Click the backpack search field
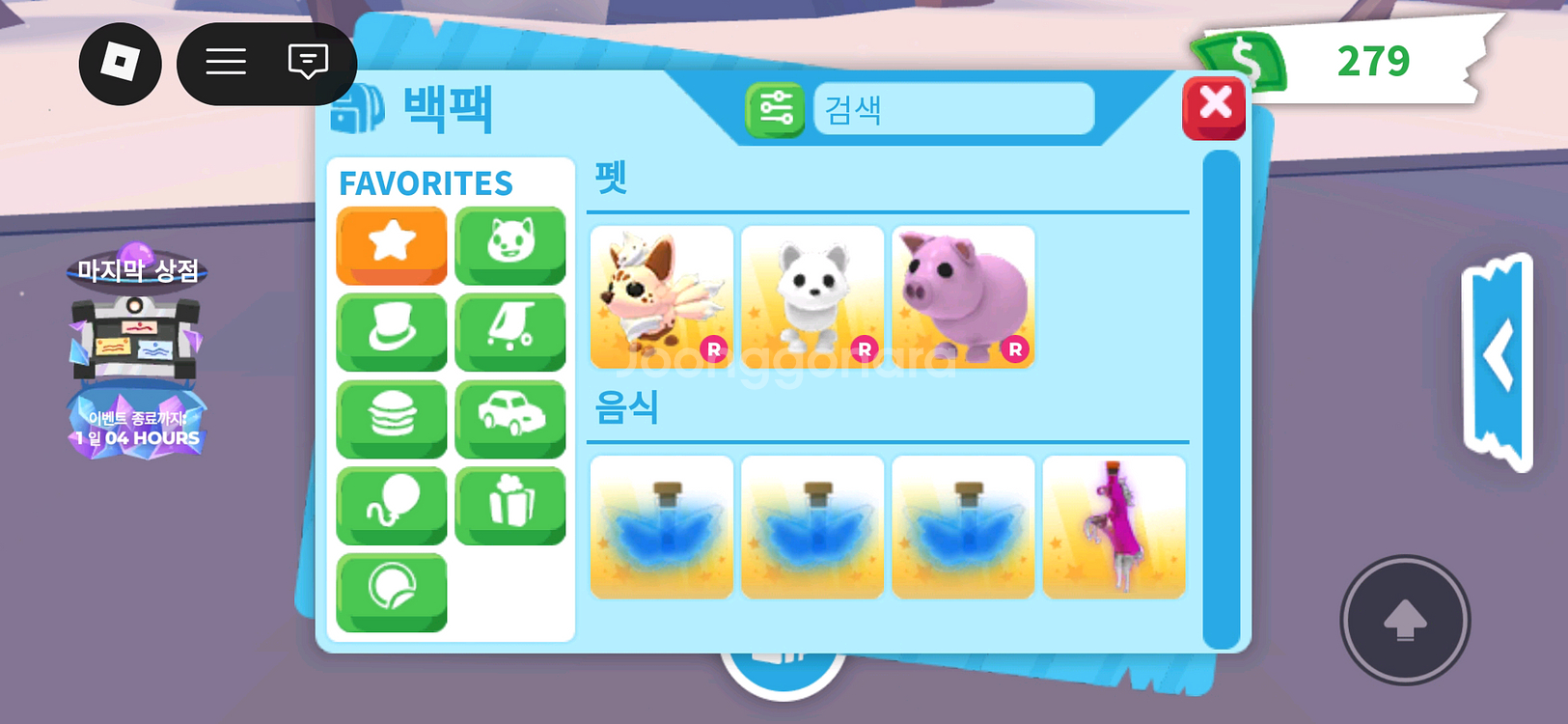 (x=953, y=109)
